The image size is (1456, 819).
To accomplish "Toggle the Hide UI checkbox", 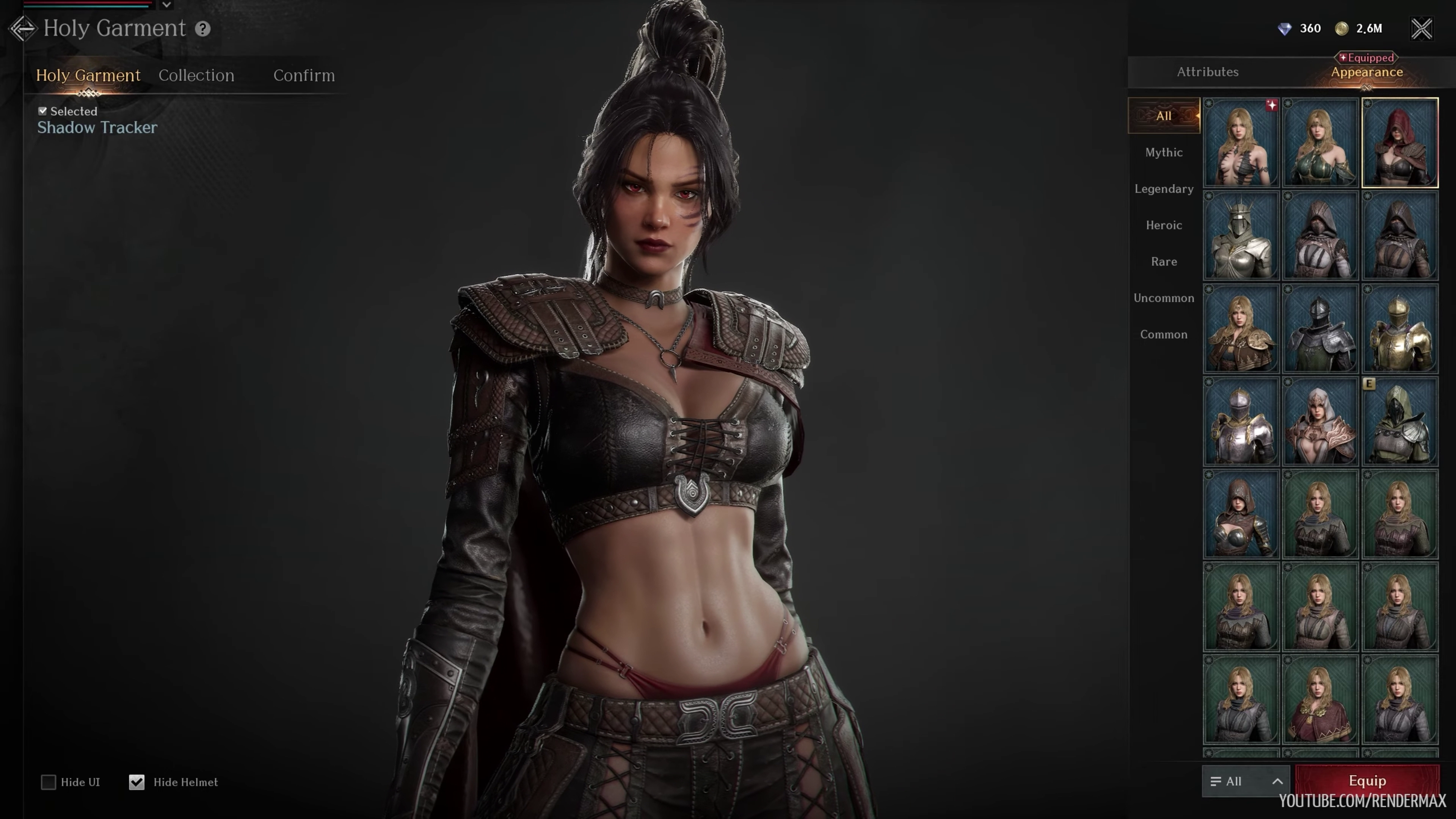I will click(x=49, y=782).
